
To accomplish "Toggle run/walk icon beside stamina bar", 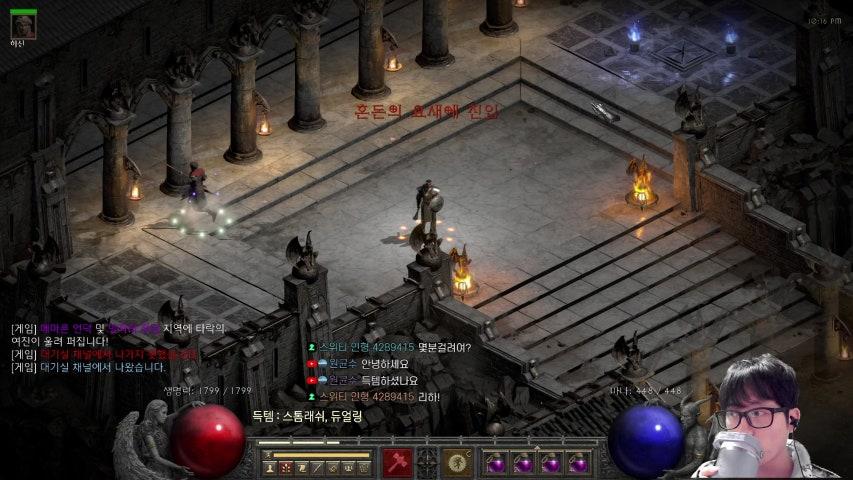I will point(267,455).
